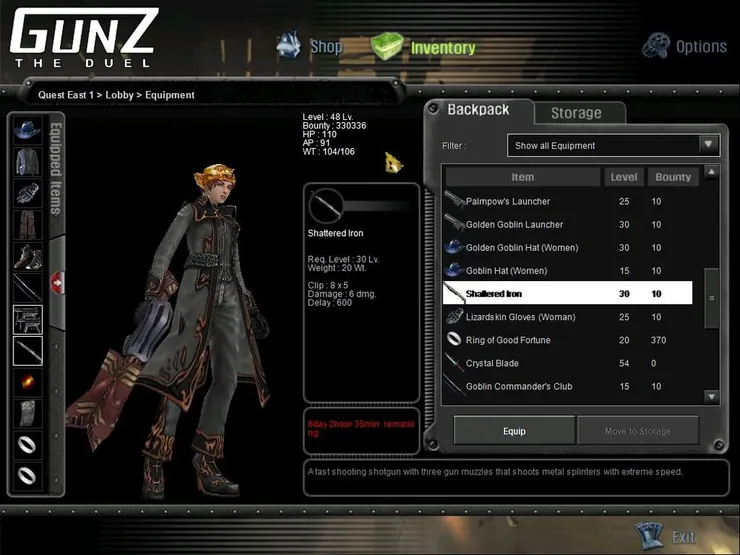Select Palmpow's Launcher in the backpack list
This screenshot has width=740, height=555.
(508, 202)
